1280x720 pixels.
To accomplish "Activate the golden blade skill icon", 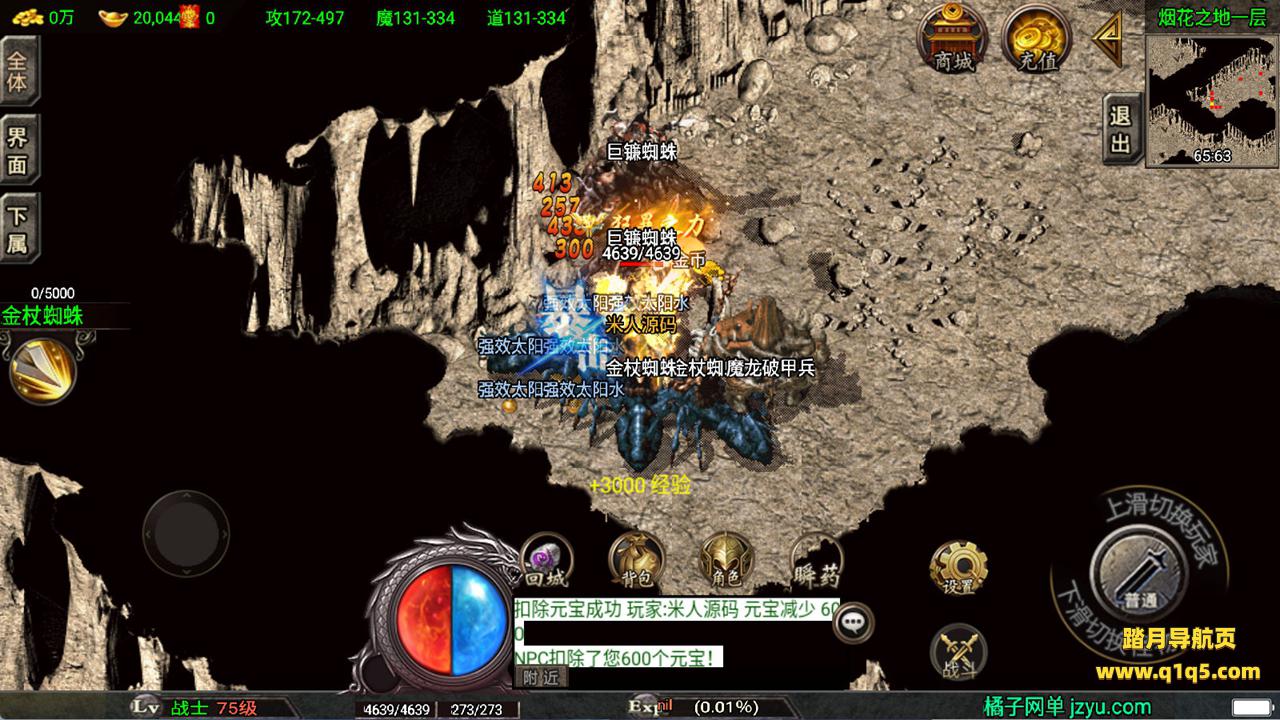I will tap(42, 370).
